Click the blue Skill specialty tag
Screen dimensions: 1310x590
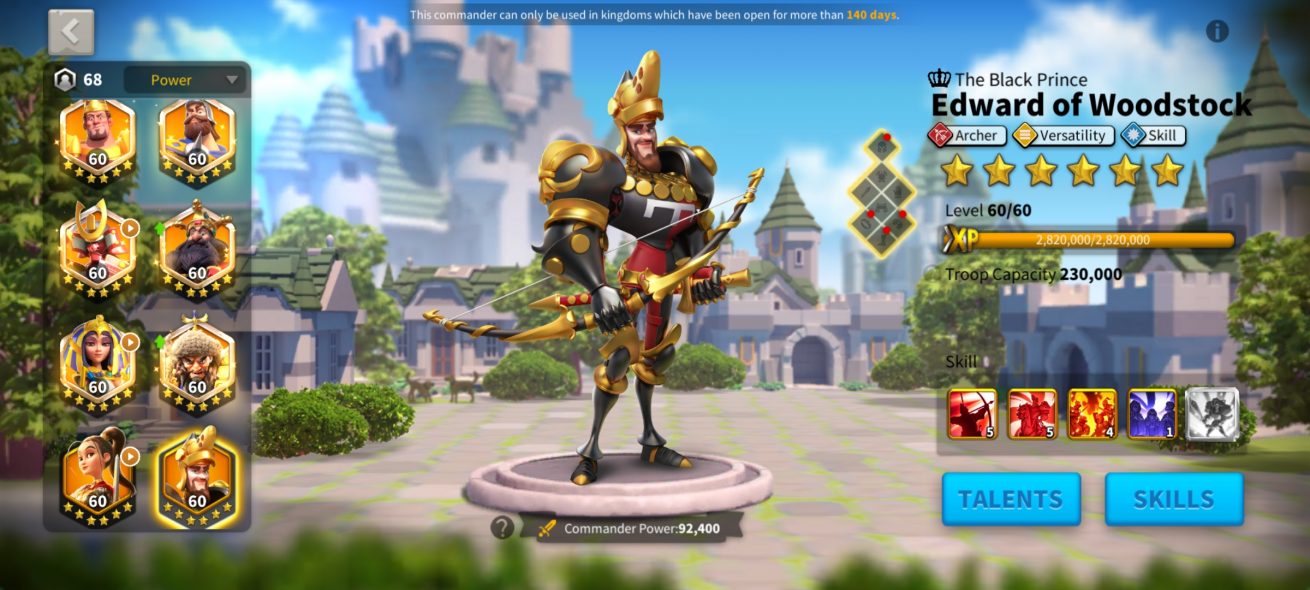1152,135
